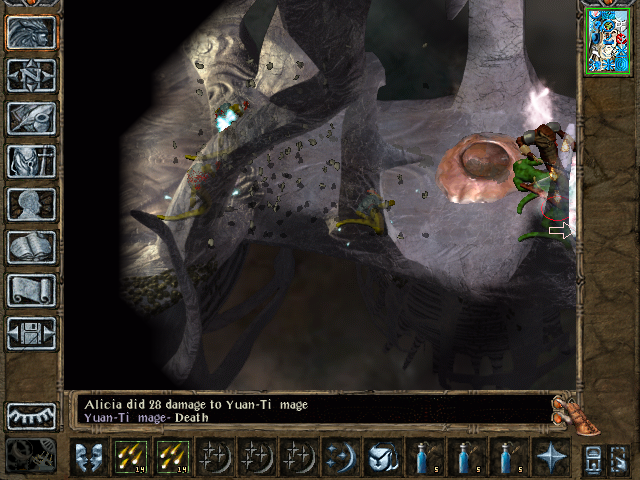Click the return-to-game button in the sidebar
Screen dimensions: 640x480
[x=31, y=32]
